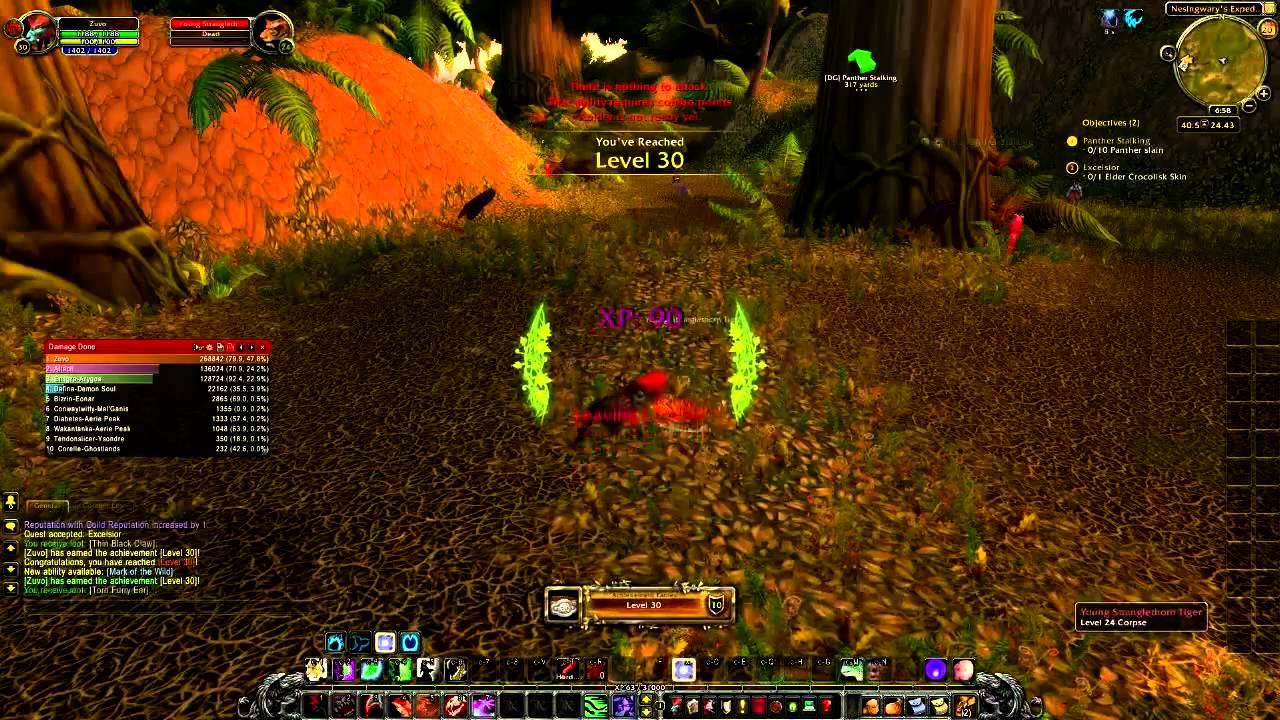Activate the green tiger stripes ability
The image size is (1280, 720).
596,707
